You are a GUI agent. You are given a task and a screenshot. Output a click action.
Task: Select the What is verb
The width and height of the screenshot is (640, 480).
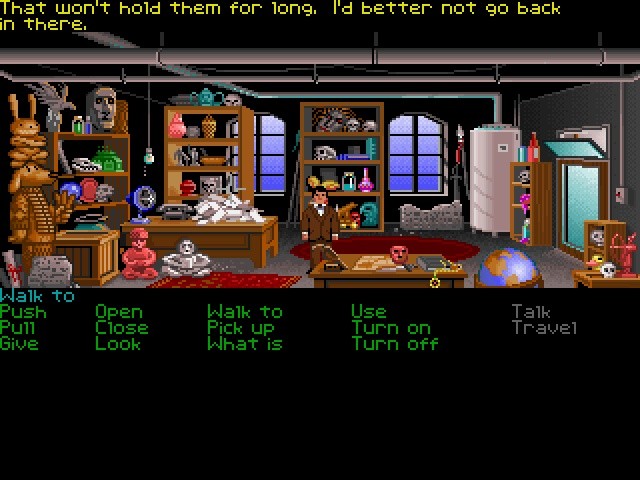(x=244, y=344)
